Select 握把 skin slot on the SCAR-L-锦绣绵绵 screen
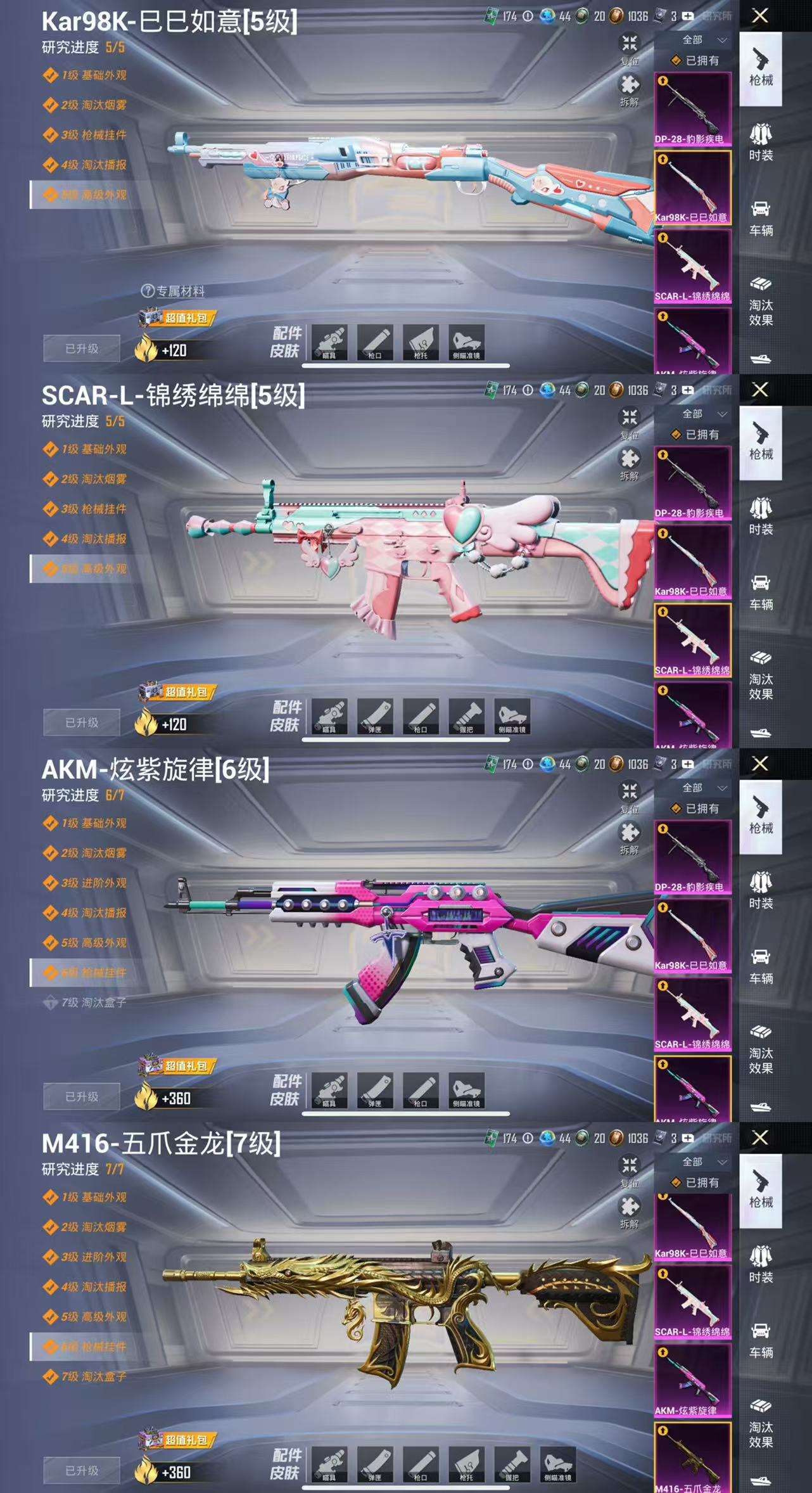This screenshot has width=812, height=1493. point(466,716)
